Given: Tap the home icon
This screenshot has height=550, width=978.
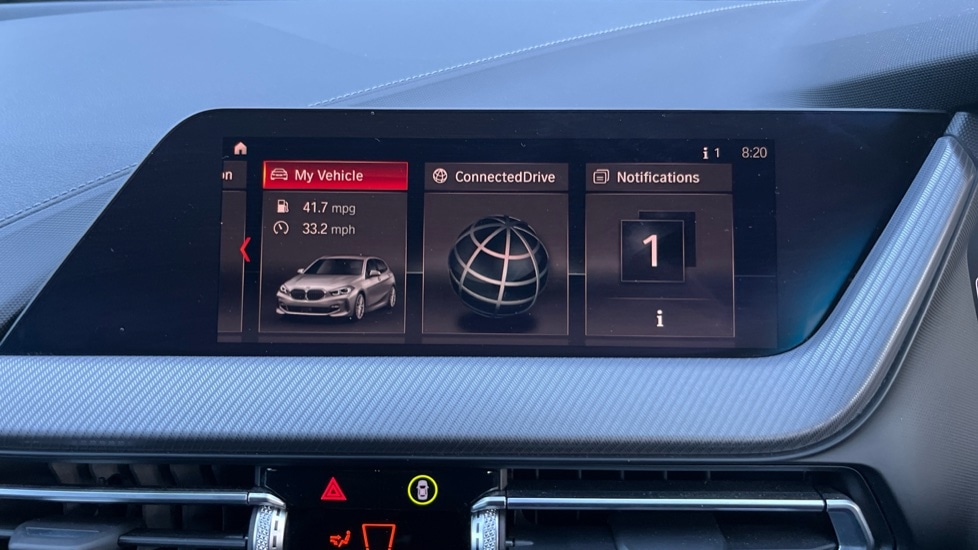Looking at the screenshot, I should (x=240, y=148).
